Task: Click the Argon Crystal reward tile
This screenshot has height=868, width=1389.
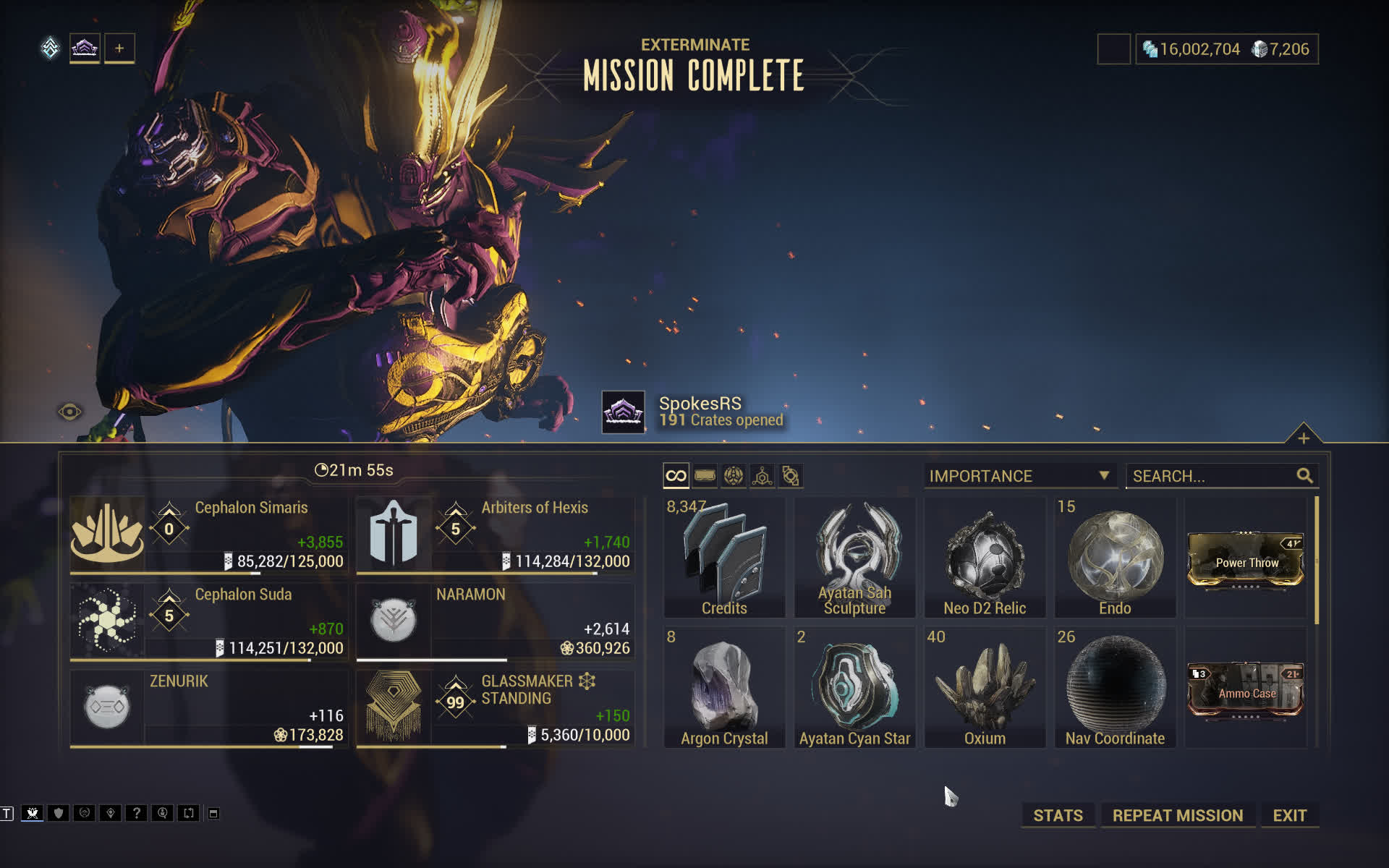Action: (x=724, y=688)
